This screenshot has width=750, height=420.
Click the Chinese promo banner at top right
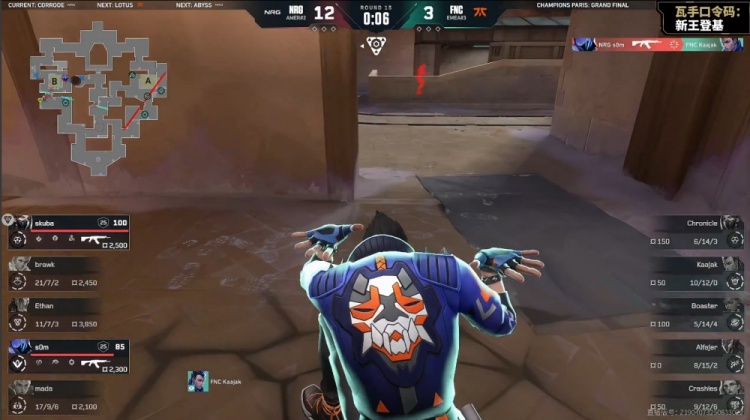point(701,16)
